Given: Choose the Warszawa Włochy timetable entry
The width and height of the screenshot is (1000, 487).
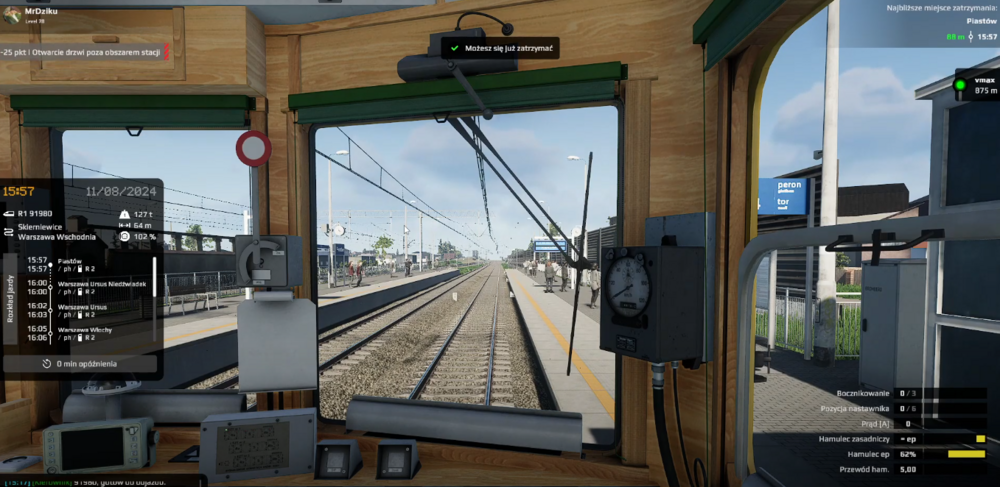Looking at the screenshot, I should [85, 333].
